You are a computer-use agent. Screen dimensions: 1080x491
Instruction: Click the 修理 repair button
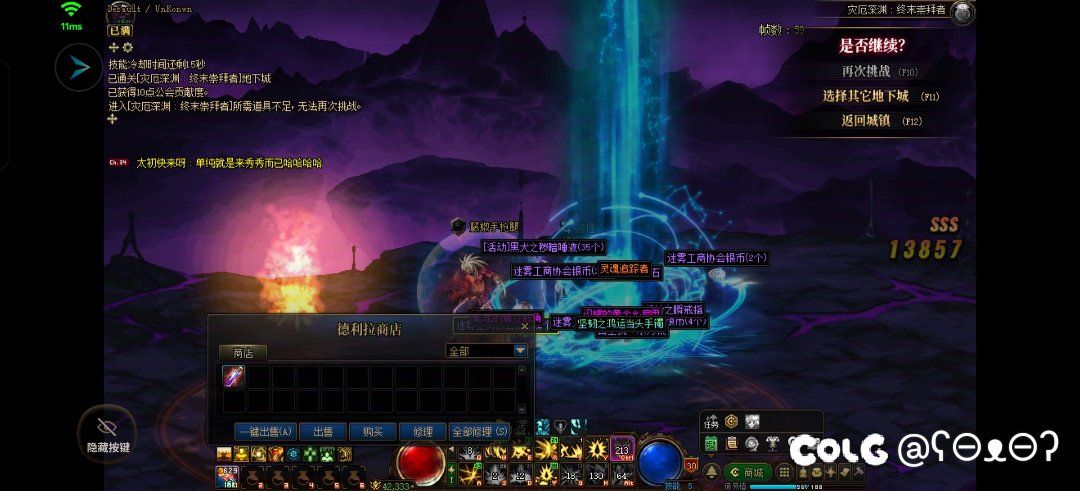(423, 432)
